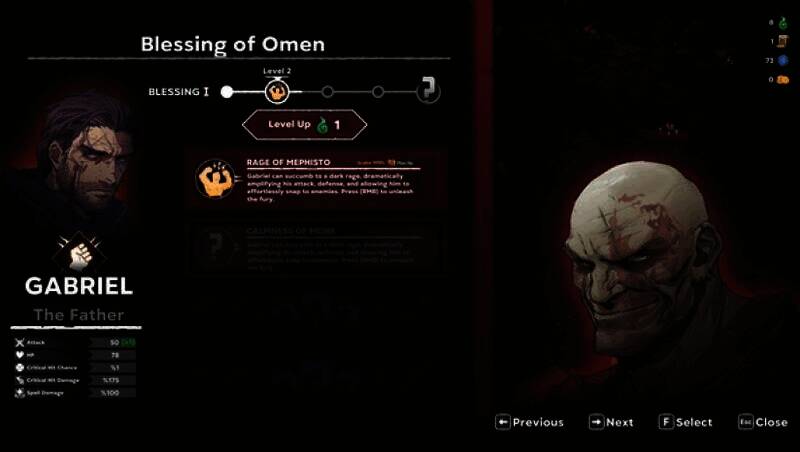
Task: Click the locked question mark node on the blessing track
Action: coord(428,92)
